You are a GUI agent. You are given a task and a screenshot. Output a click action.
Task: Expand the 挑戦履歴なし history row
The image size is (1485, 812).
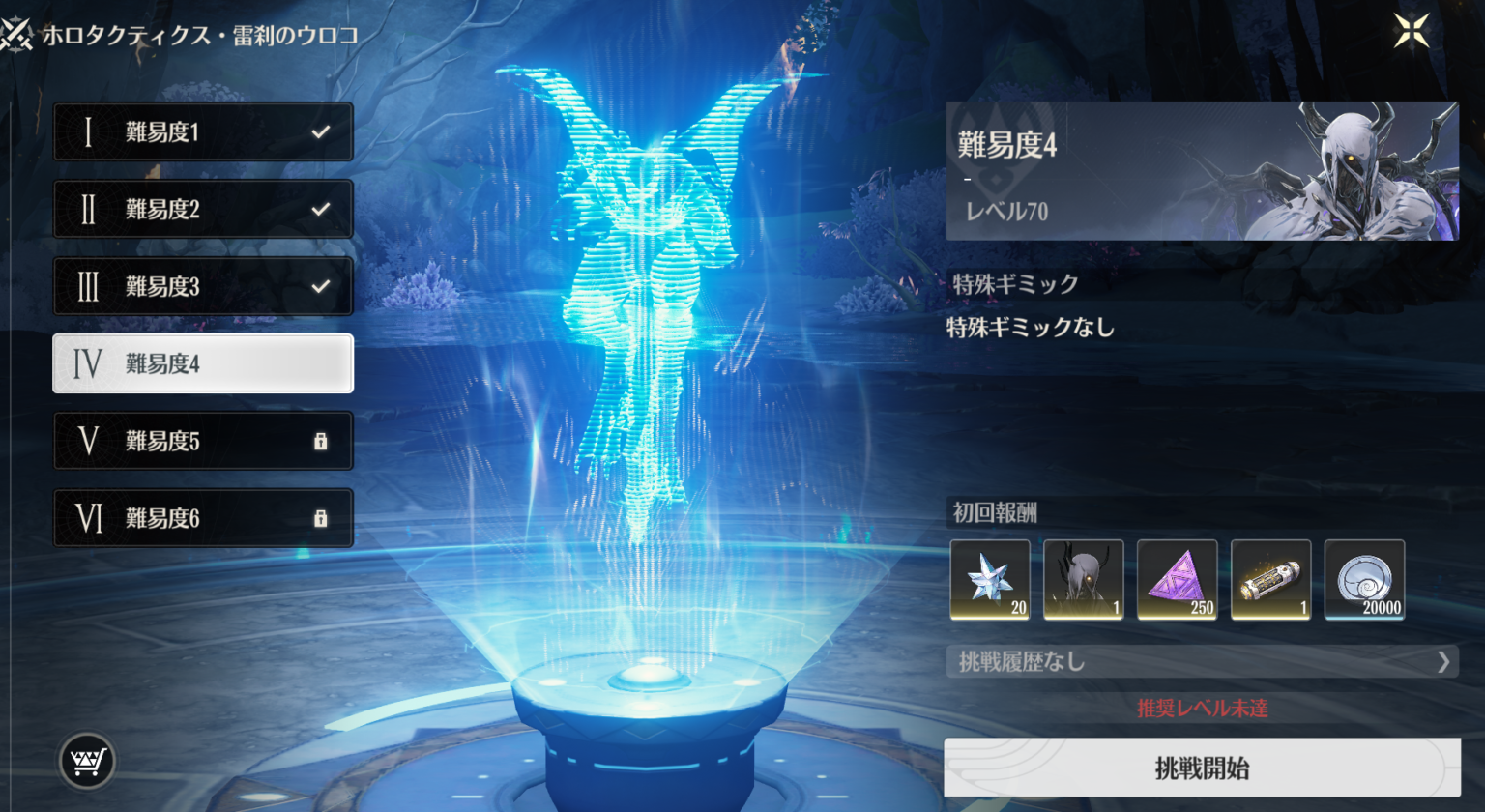(1112, 661)
